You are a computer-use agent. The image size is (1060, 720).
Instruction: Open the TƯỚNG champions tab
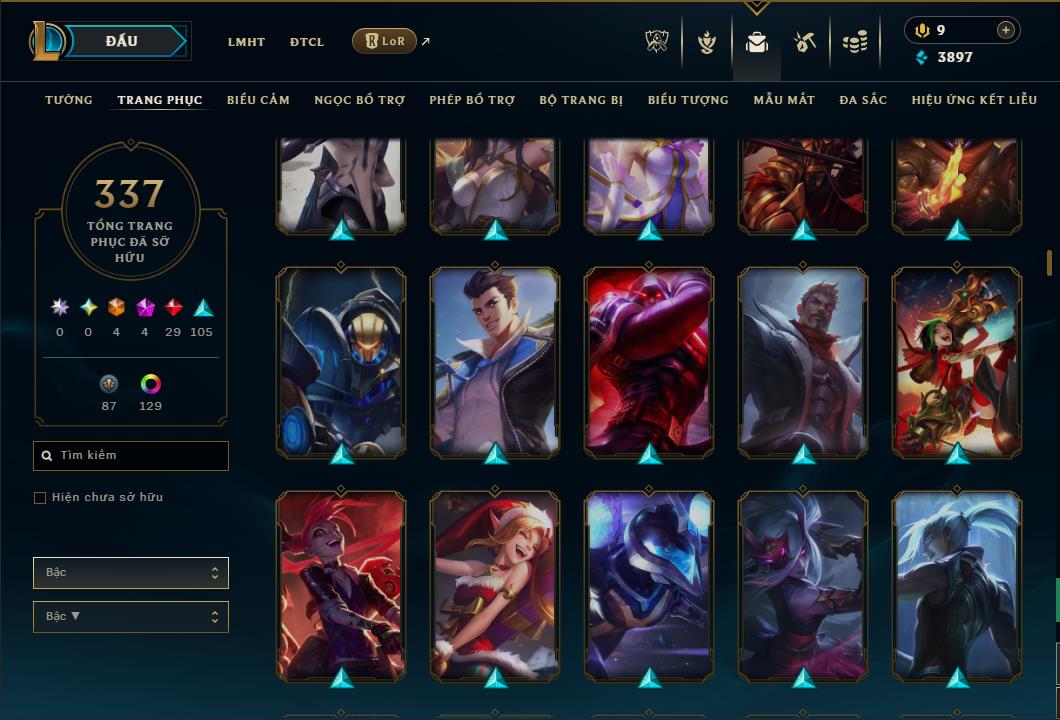pyautogui.click(x=69, y=100)
